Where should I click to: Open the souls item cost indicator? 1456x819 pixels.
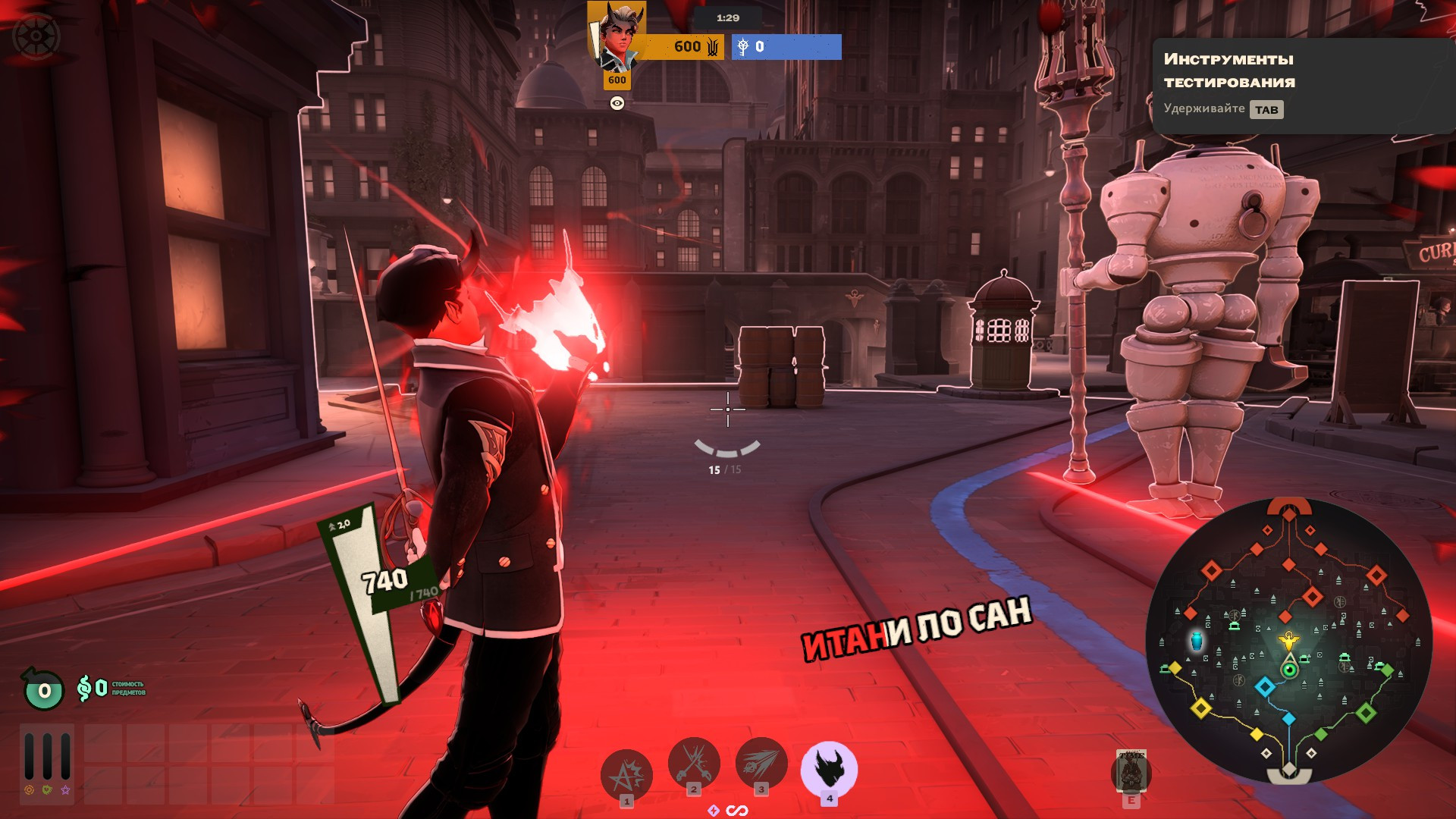click(x=110, y=689)
